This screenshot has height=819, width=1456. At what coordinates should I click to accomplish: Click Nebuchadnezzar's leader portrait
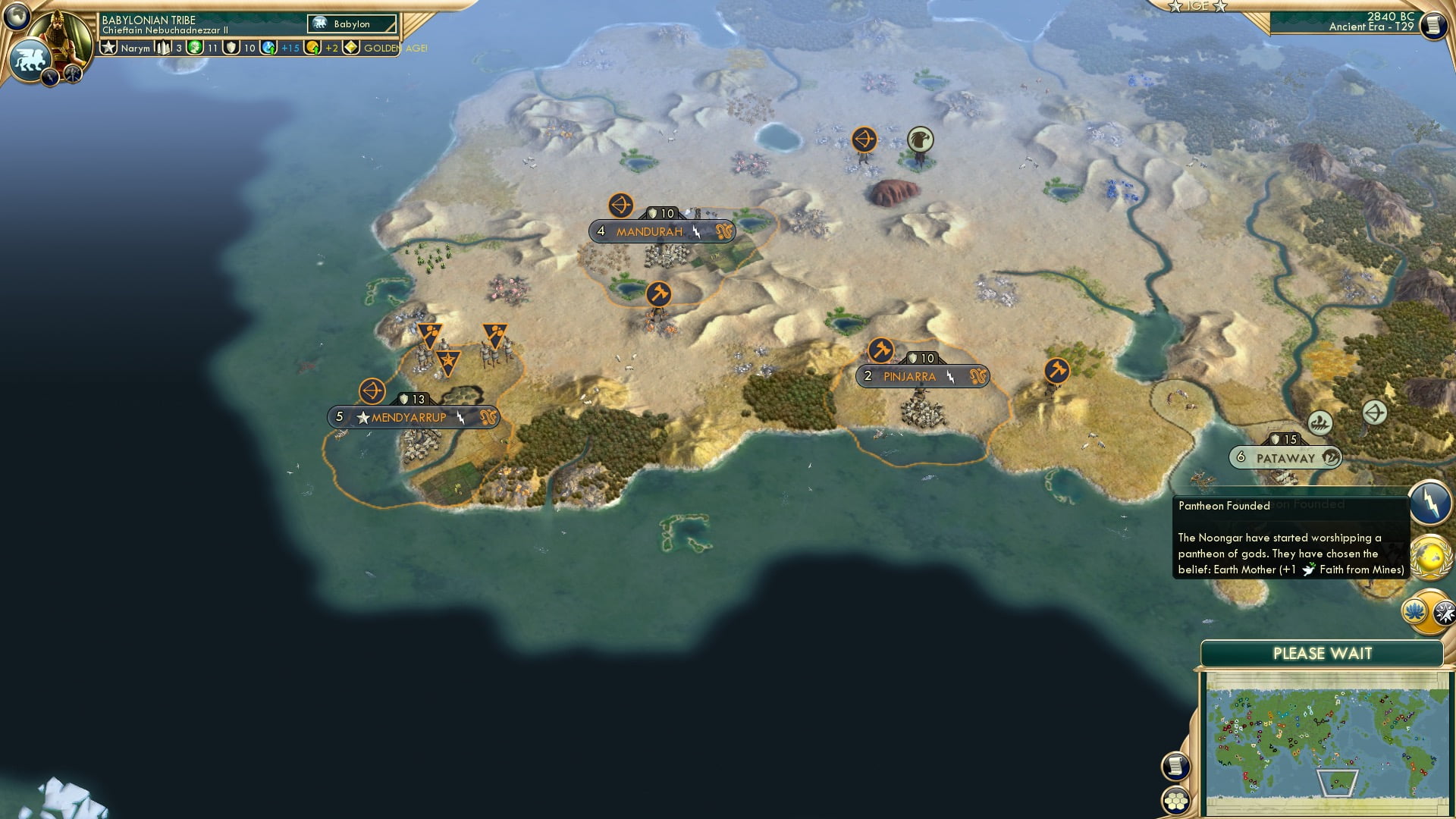click(60, 34)
